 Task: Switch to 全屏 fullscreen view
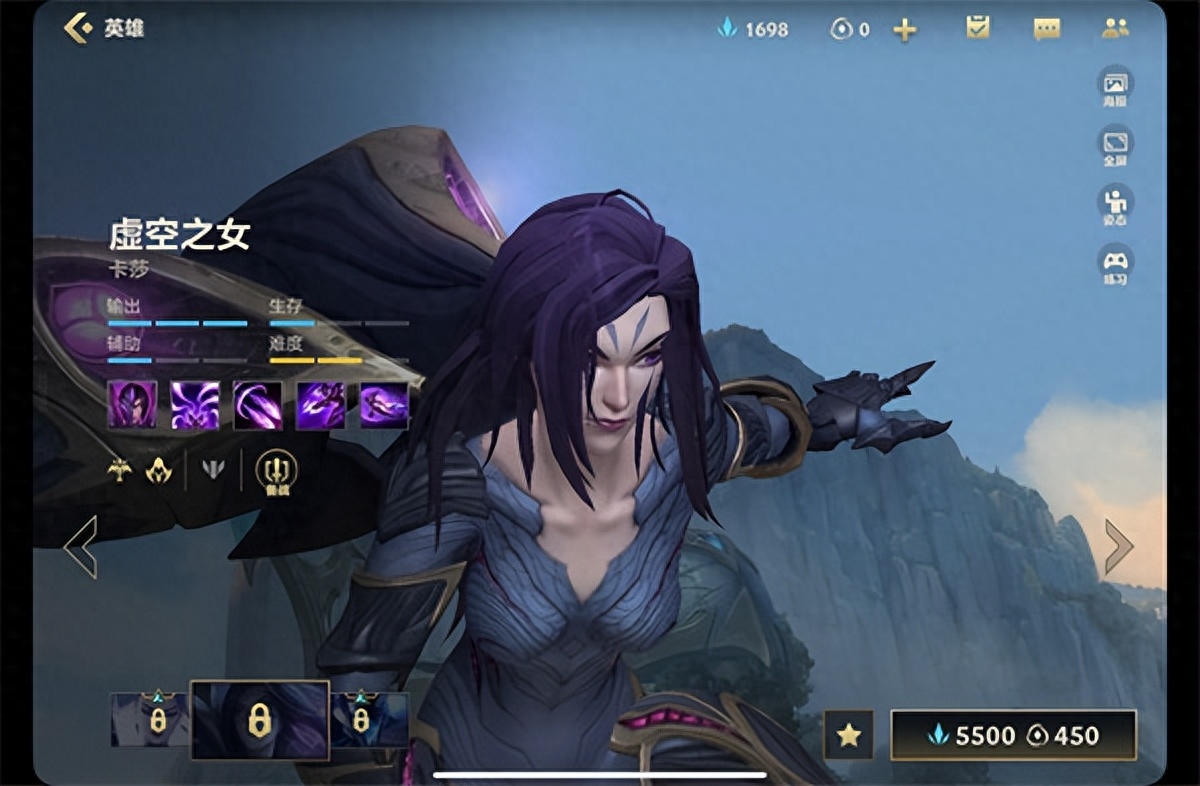click(x=1115, y=146)
